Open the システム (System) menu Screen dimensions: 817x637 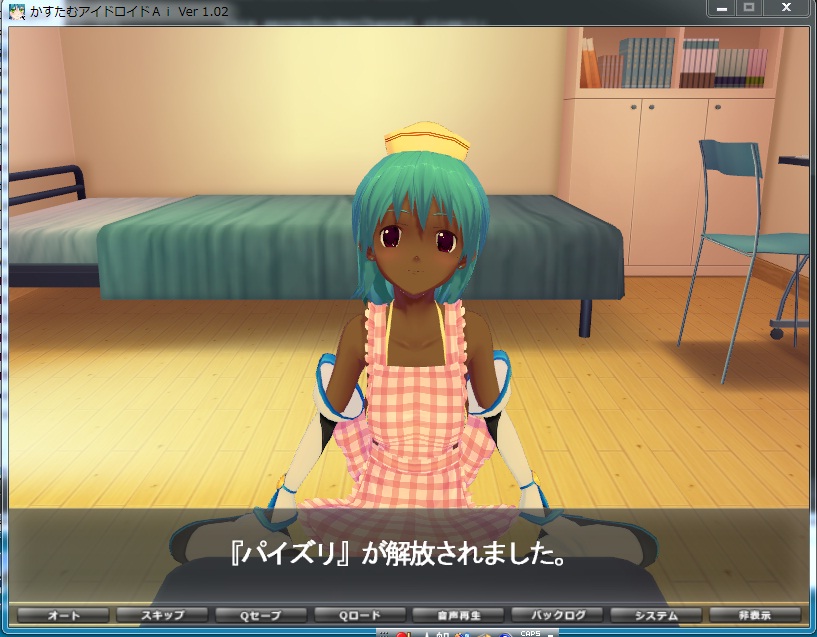(x=656, y=615)
